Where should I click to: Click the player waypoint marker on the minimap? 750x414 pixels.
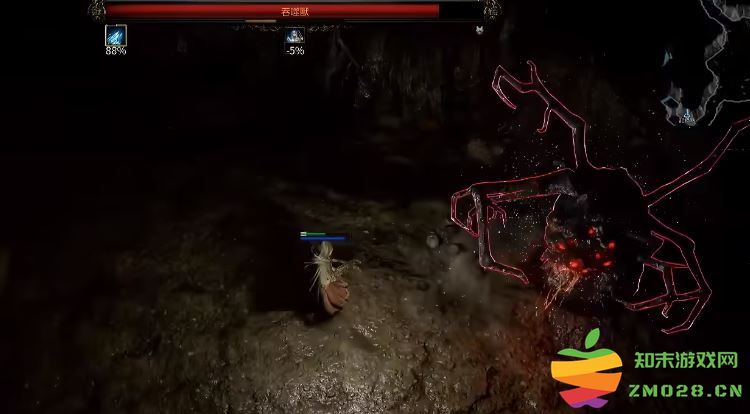pos(688,117)
